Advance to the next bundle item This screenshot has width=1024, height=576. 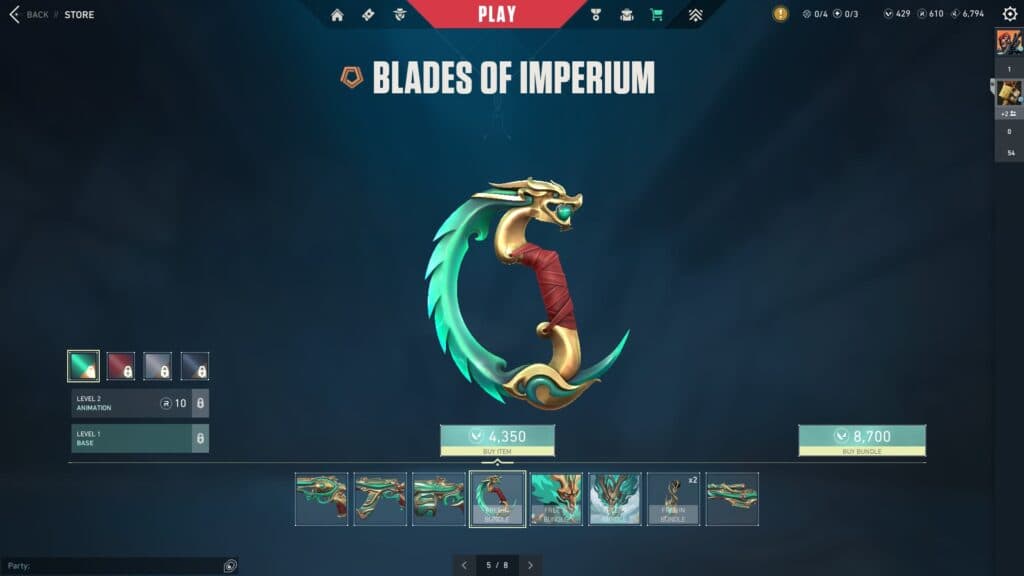point(530,565)
